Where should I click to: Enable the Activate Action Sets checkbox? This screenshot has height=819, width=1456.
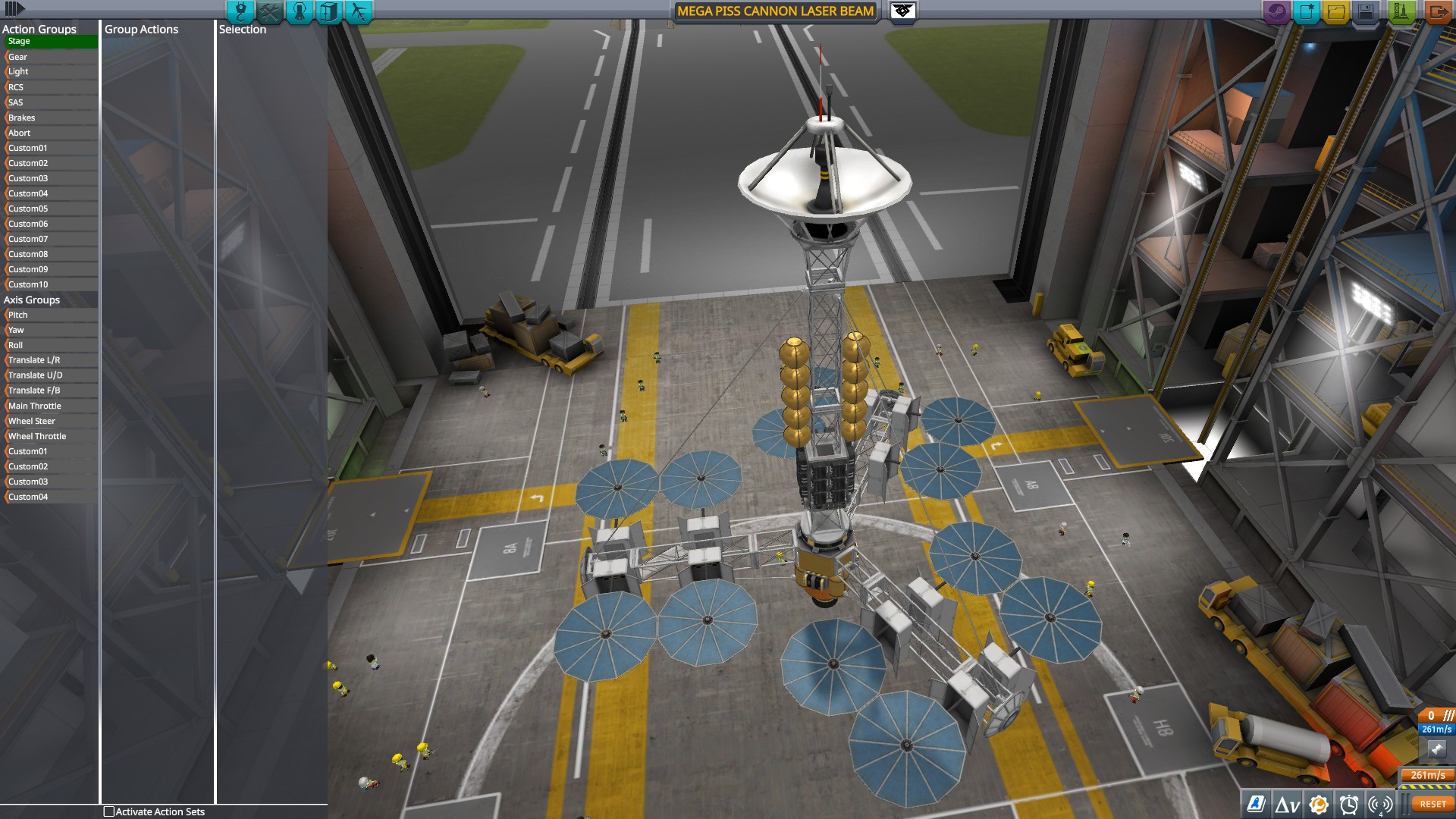coord(108,811)
